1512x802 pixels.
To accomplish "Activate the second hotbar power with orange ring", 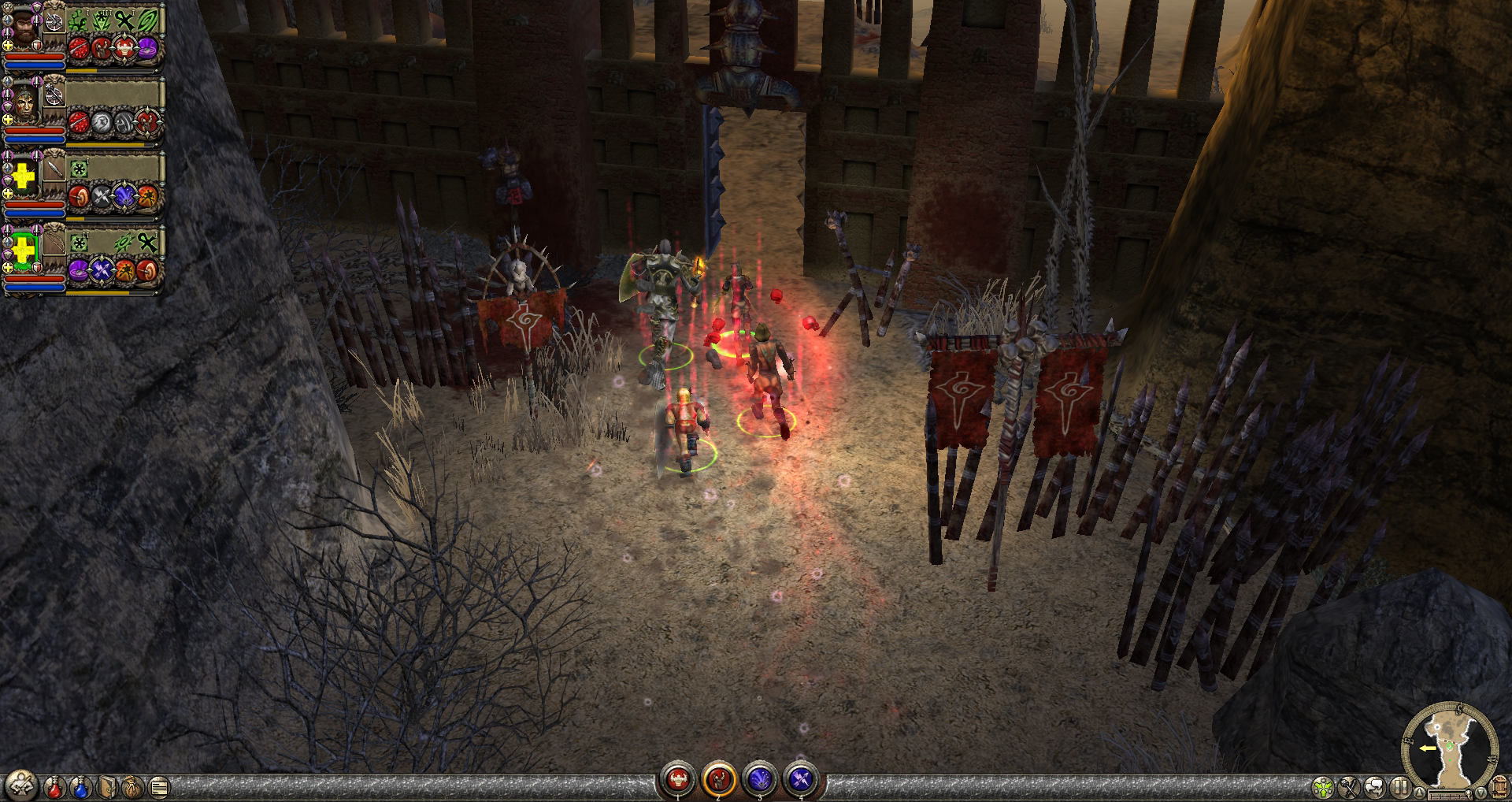I will coord(719,780).
